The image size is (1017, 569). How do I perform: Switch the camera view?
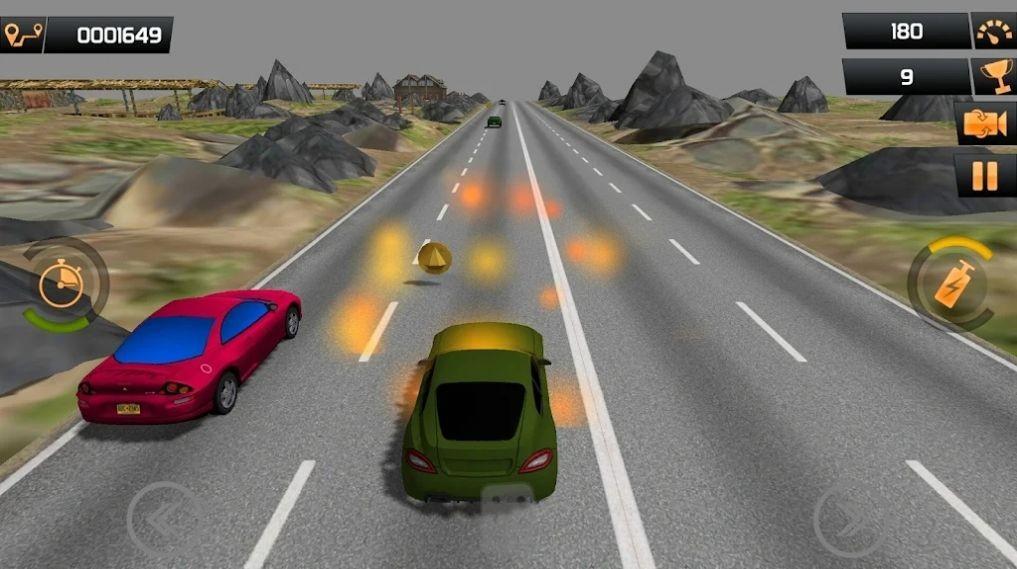point(985,124)
